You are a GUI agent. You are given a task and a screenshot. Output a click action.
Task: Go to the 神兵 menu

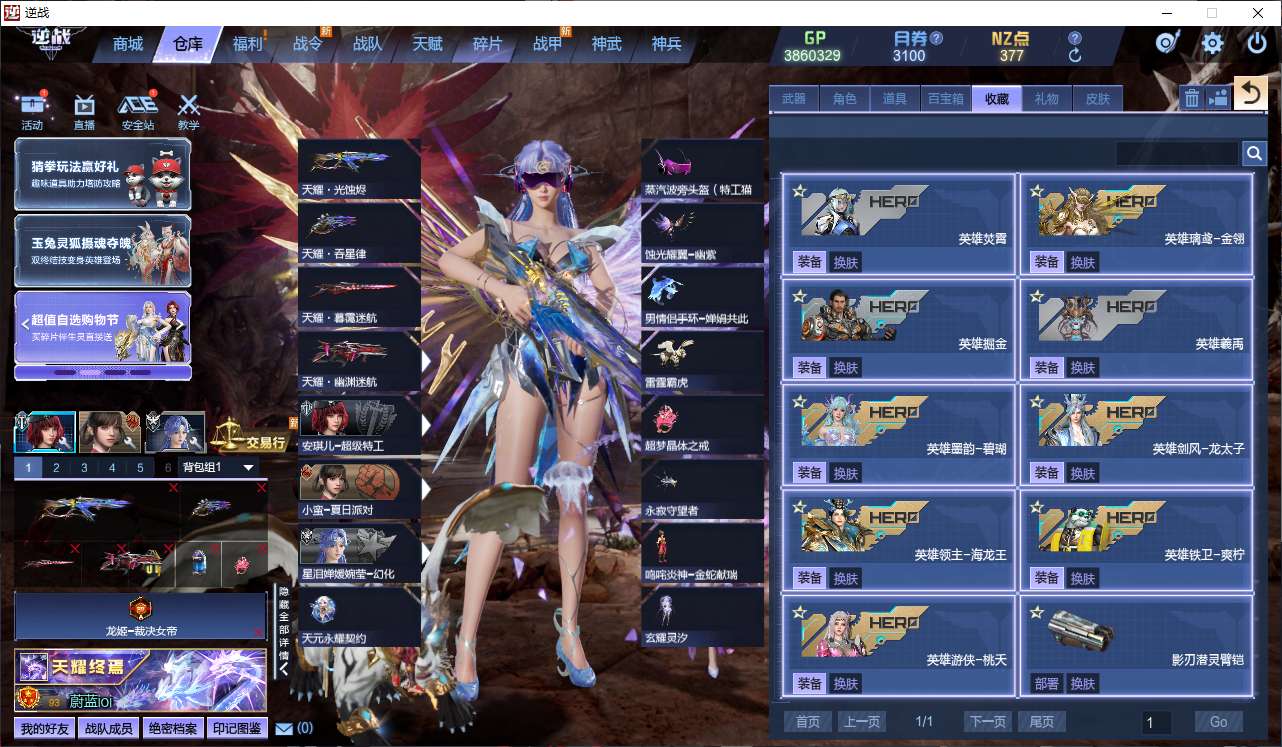point(666,44)
